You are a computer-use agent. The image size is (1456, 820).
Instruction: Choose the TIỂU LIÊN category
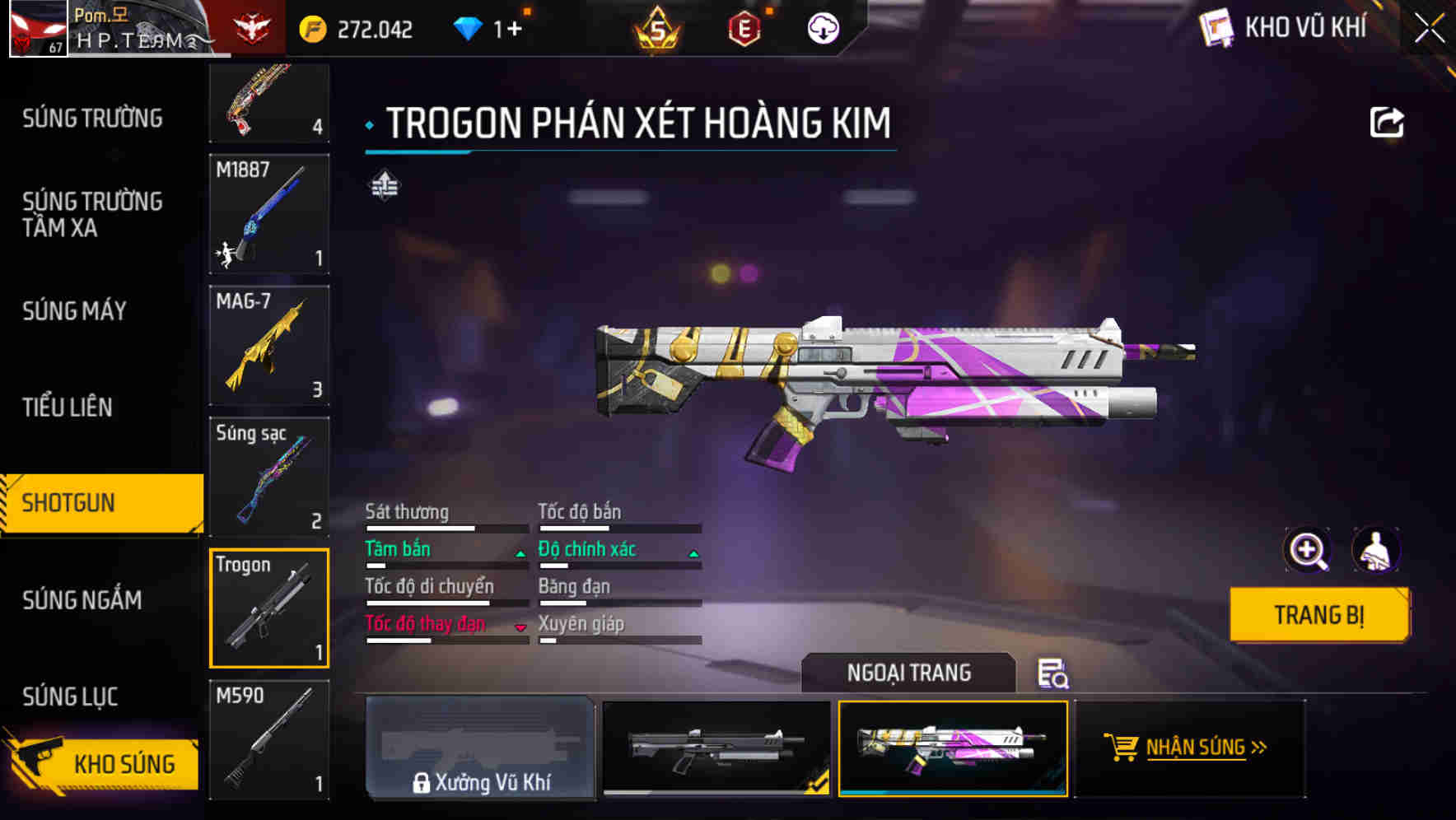click(68, 407)
